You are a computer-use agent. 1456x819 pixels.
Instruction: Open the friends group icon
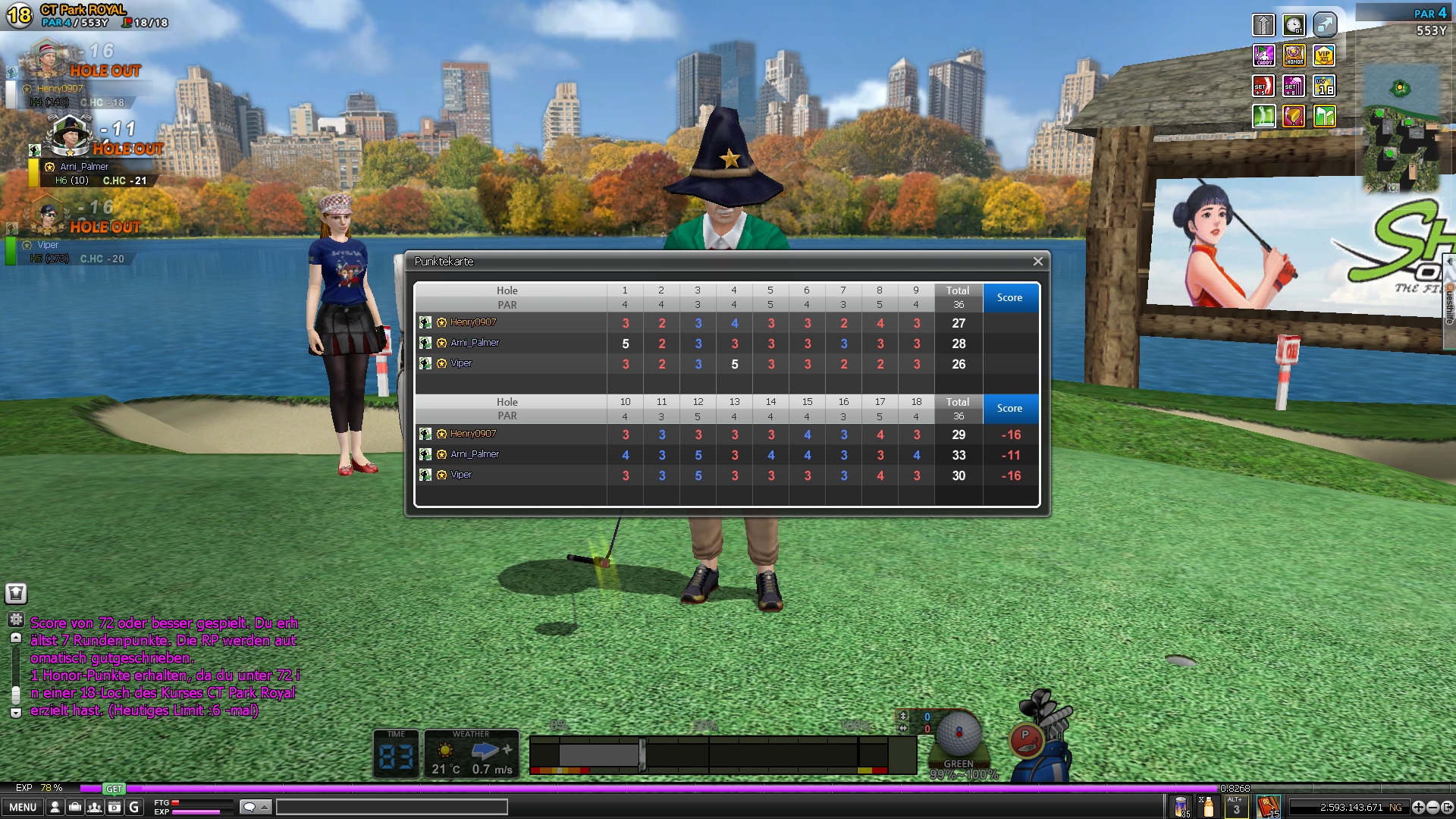pos(95,807)
